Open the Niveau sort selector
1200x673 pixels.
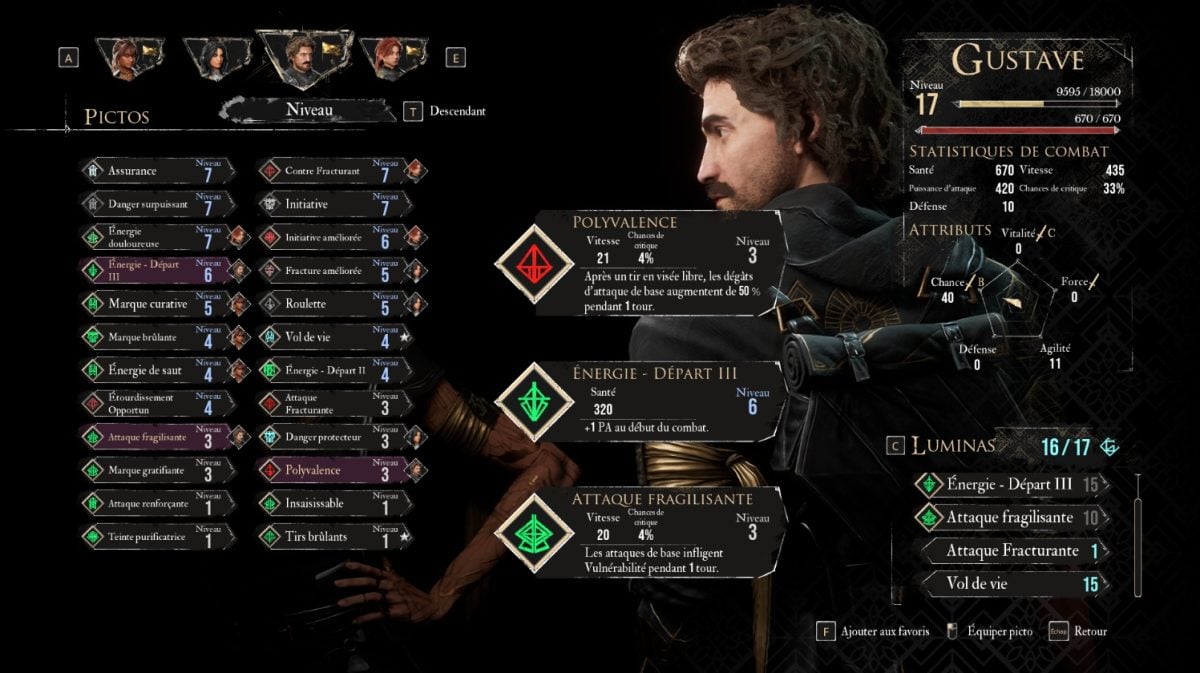pos(309,110)
